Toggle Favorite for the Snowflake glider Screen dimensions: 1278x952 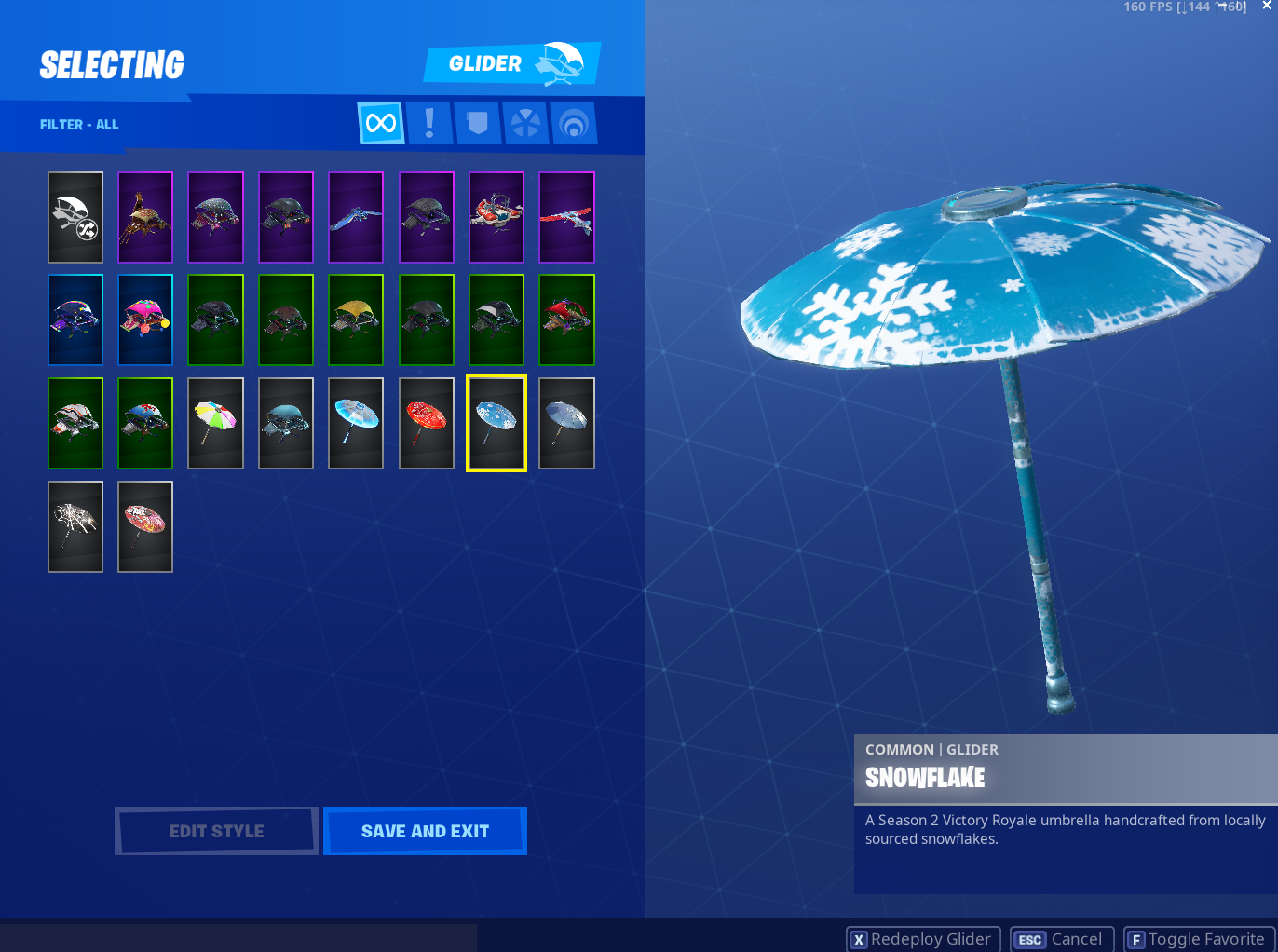pos(1198,939)
